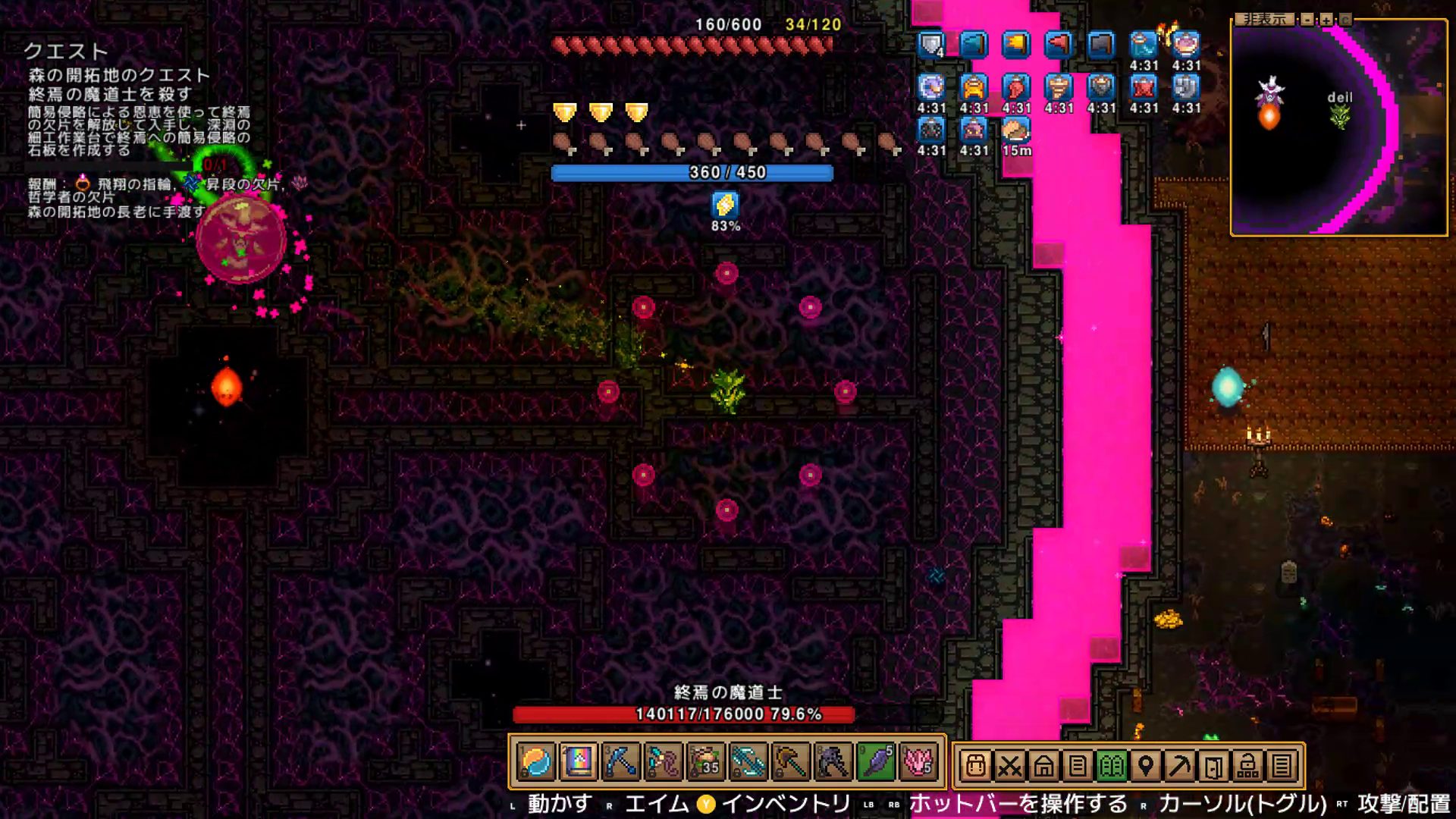Click the door icon button
Image resolution: width=1456 pixels, height=819 pixels.
[x=1213, y=767]
